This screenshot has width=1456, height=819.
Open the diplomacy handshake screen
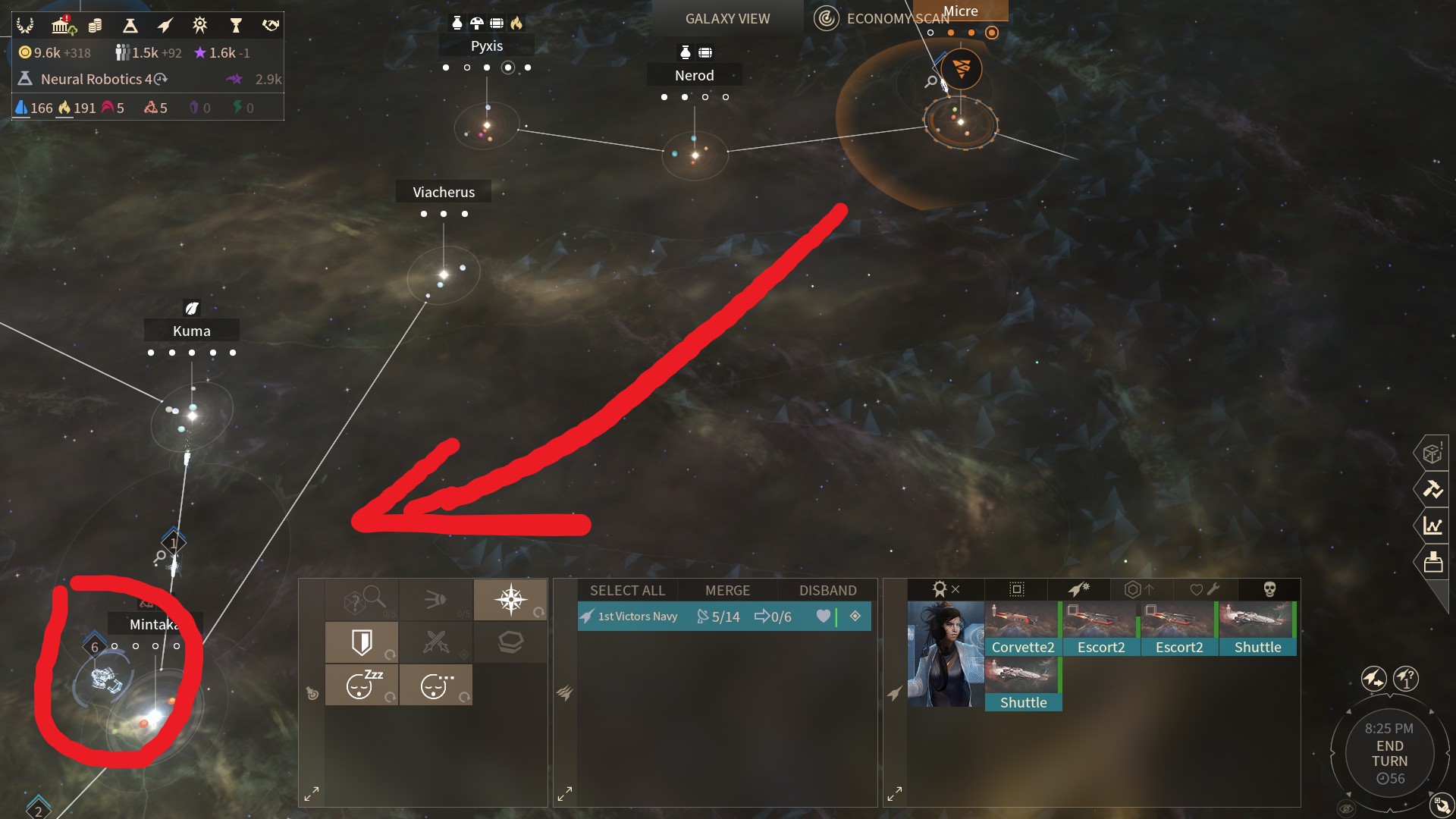point(270,27)
